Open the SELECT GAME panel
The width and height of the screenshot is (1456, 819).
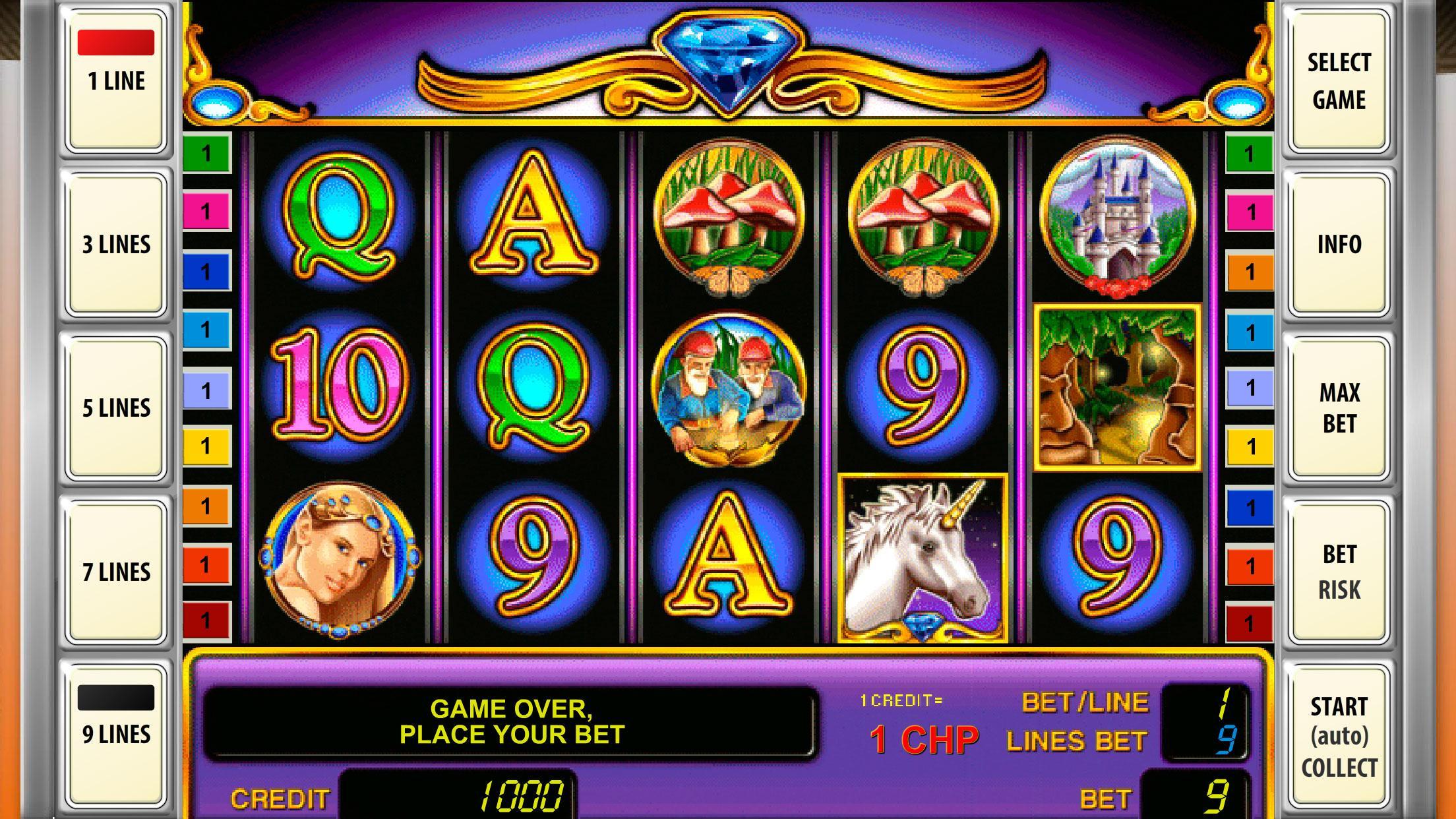[1341, 82]
